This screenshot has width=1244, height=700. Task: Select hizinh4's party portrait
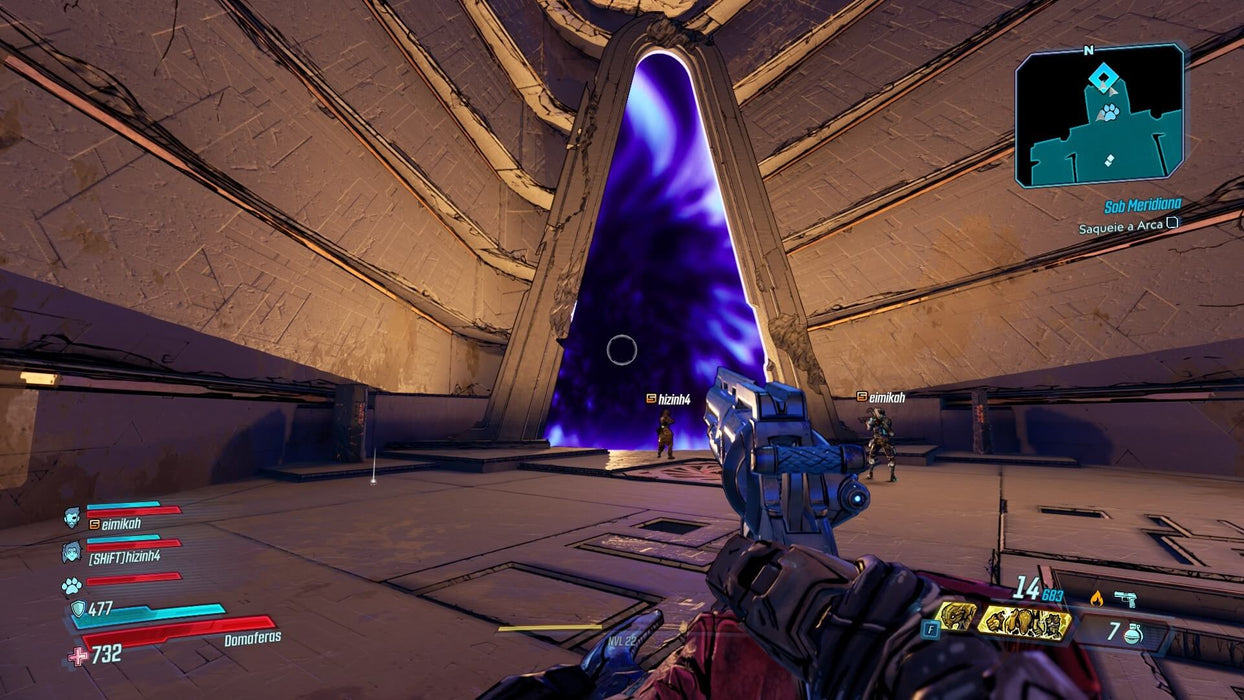[x=72, y=551]
